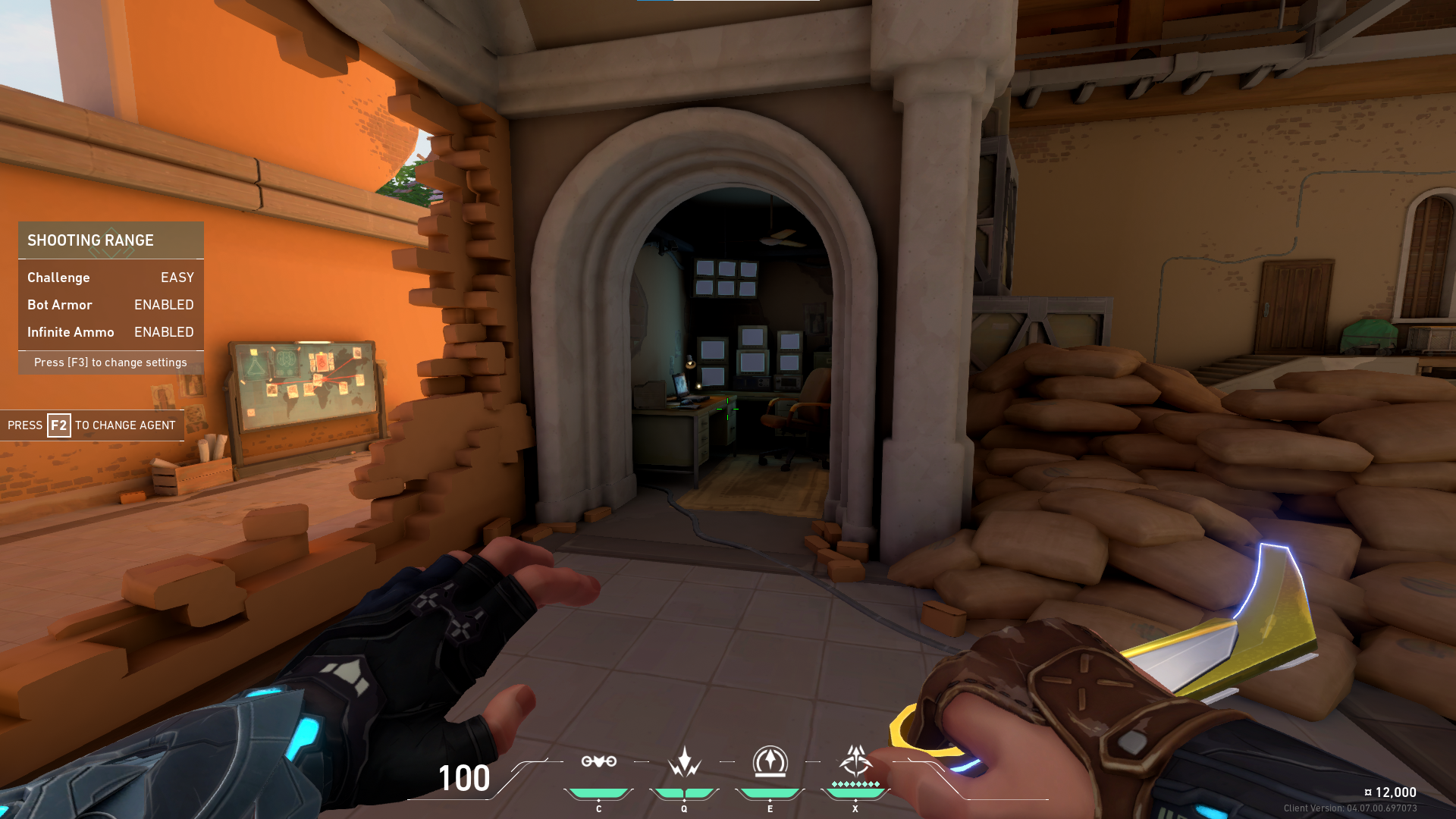Select the C ability icon
The height and width of the screenshot is (819, 1456).
(x=598, y=762)
